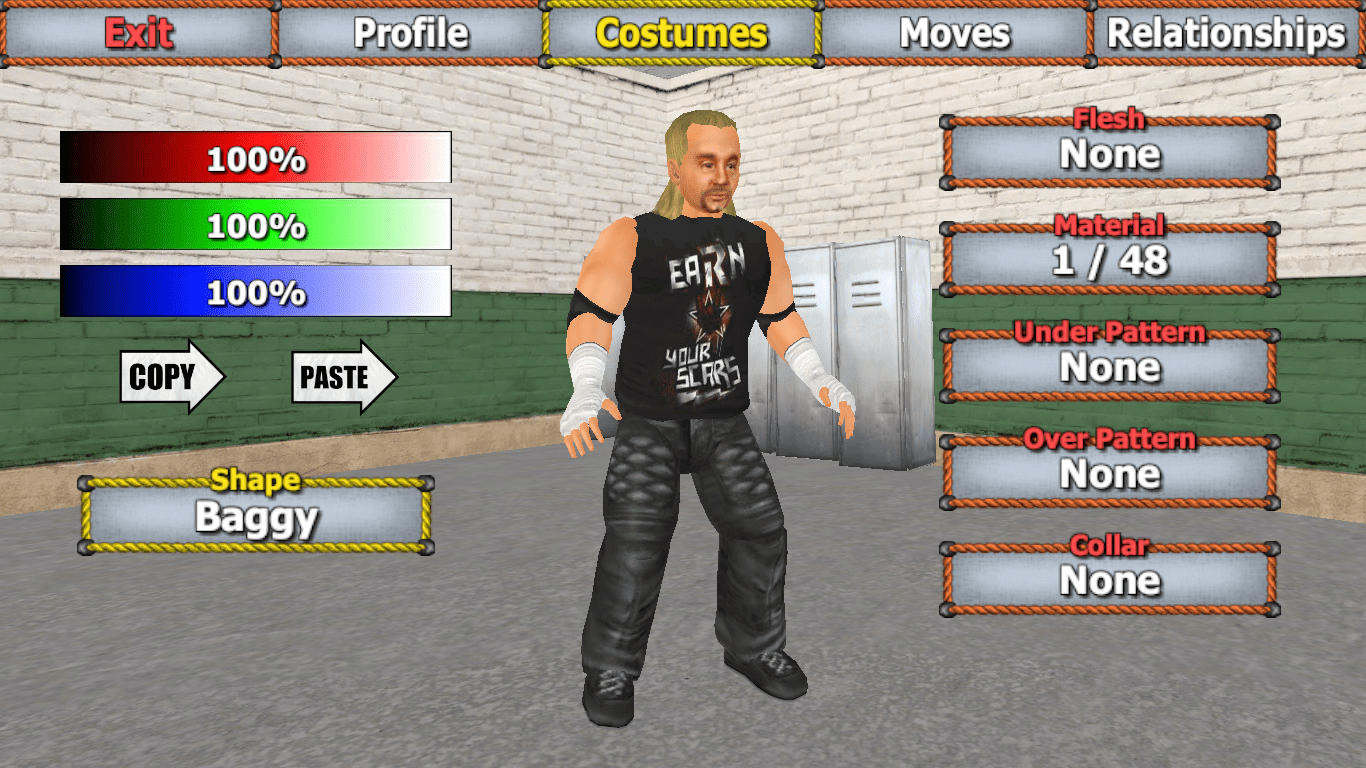Open the Relationships tab
Image resolution: width=1366 pixels, height=768 pixels.
[1227, 33]
